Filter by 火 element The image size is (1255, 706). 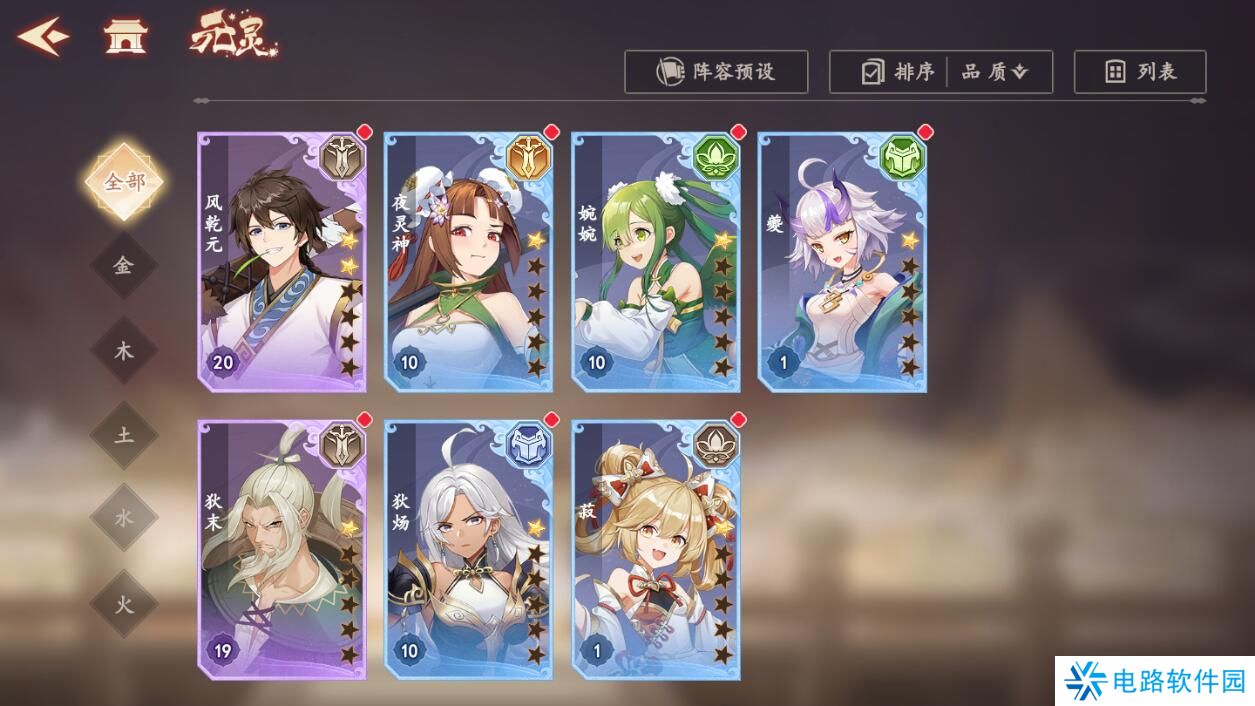coord(124,603)
